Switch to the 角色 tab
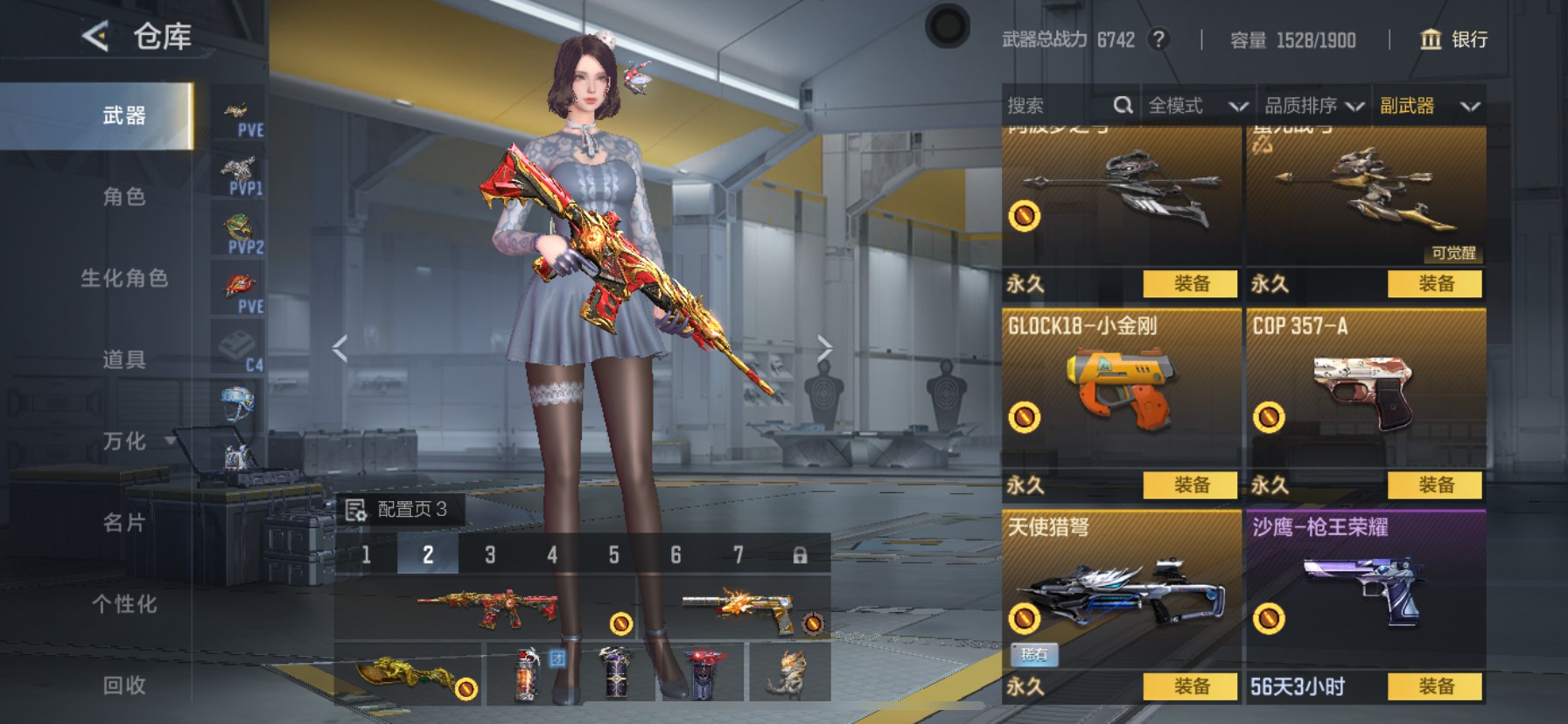 click(124, 197)
